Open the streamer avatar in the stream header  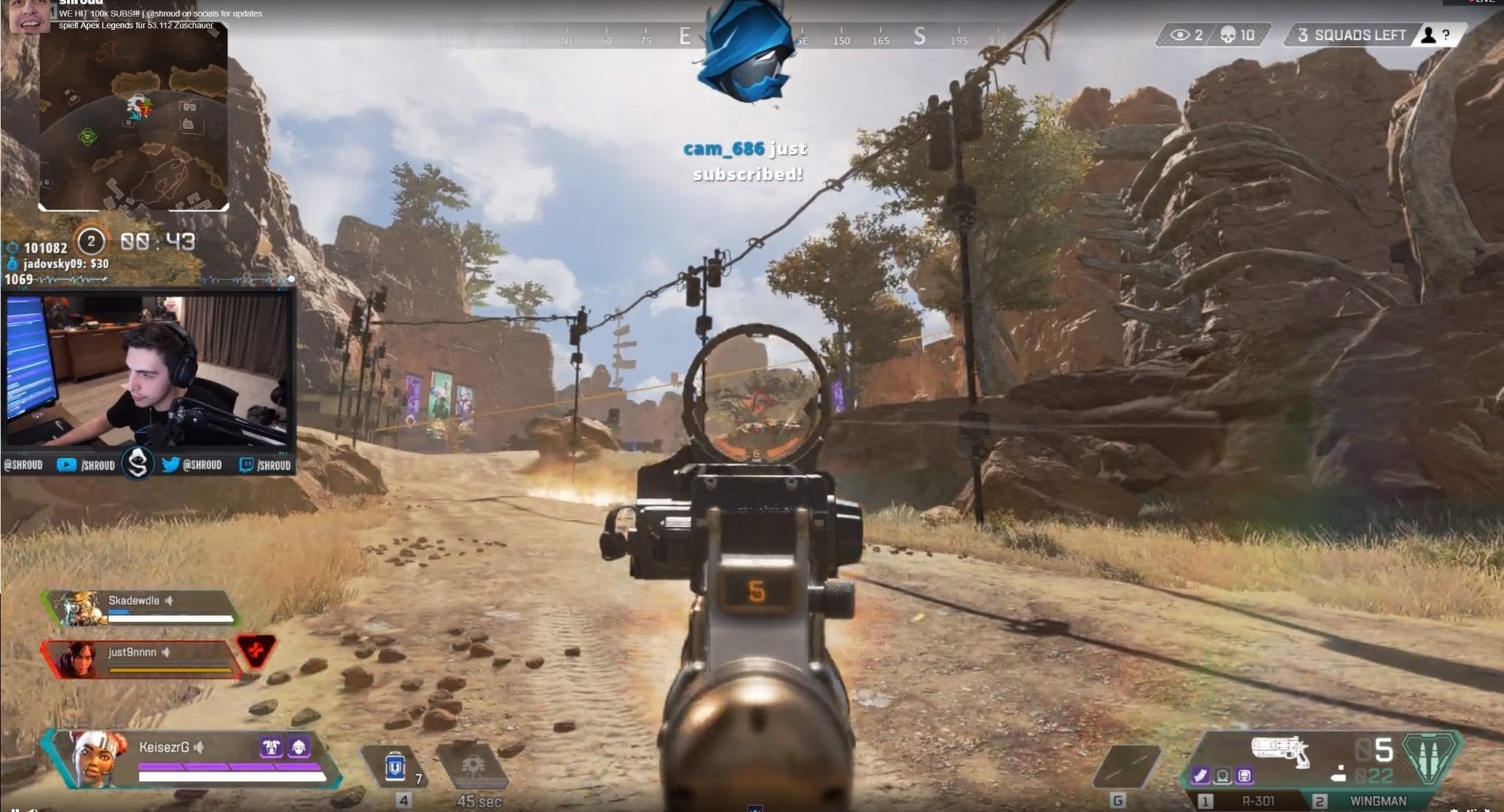pos(30,17)
